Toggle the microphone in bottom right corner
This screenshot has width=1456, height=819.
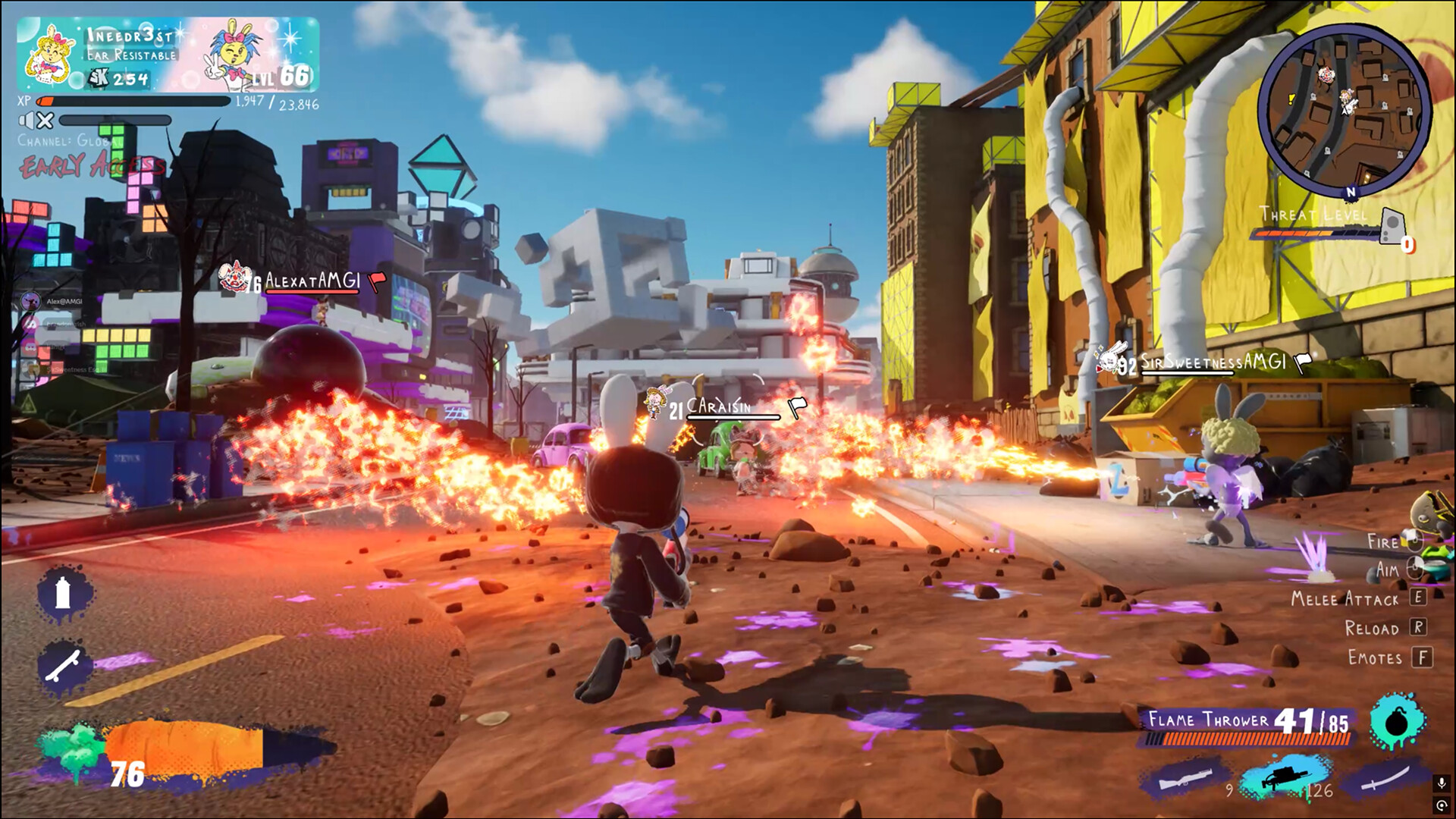click(x=1443, y=783)
